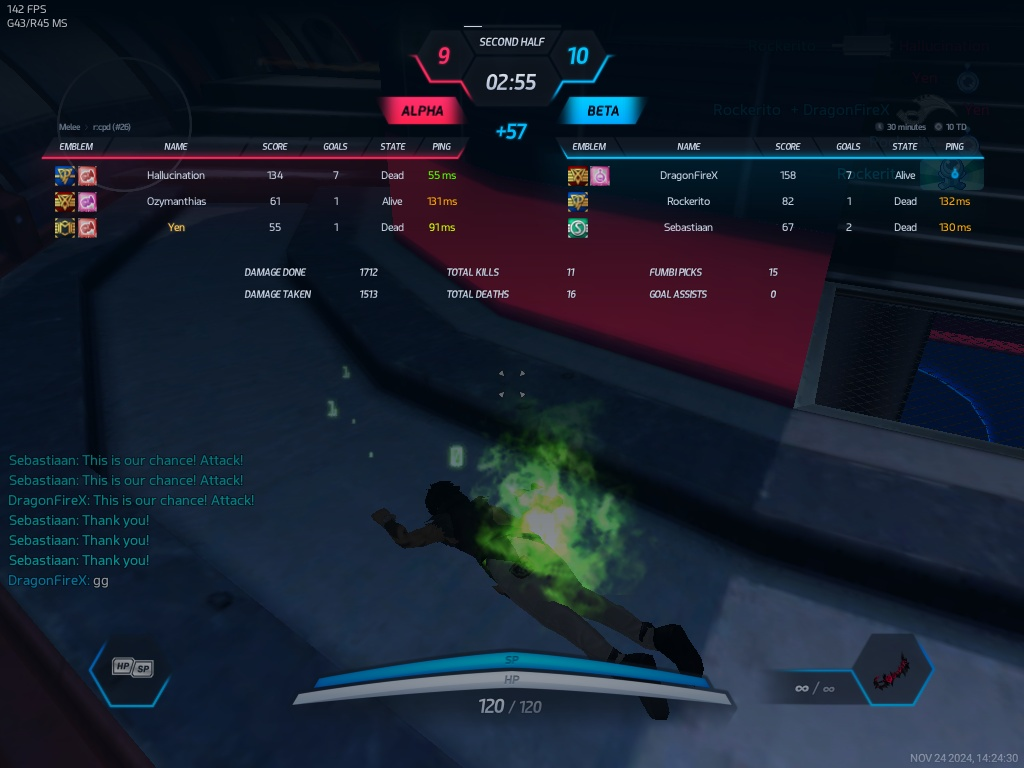Click the red ALPHA team label
Image resolution: width=1024 pixels, height=768 pixels.
[422, 111]
